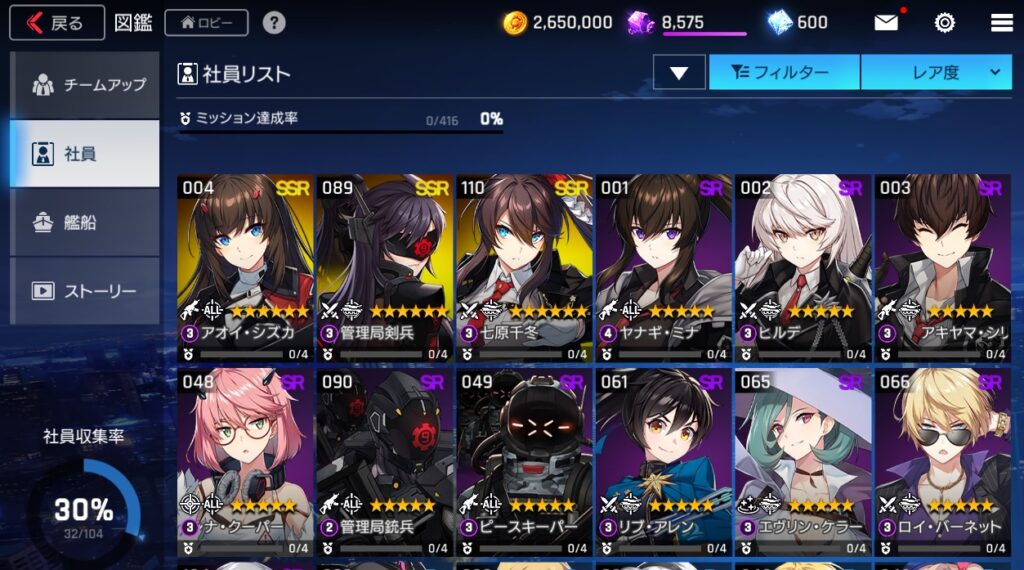
Task: Expand the レア度 sort dropdown
Action: click(x=937, y=72)
